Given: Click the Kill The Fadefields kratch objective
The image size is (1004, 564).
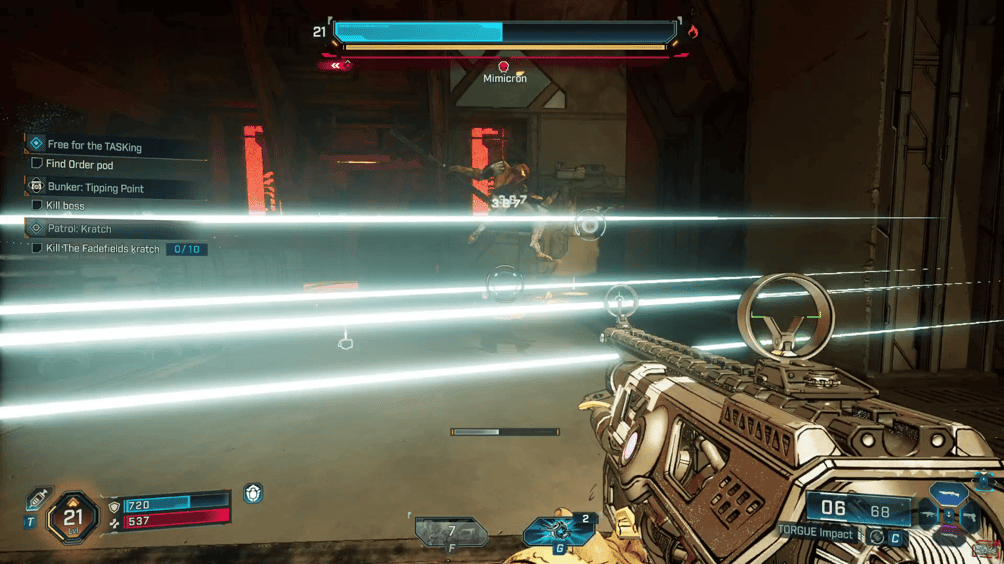Looking at the screenshot, I should click(102, 249).
